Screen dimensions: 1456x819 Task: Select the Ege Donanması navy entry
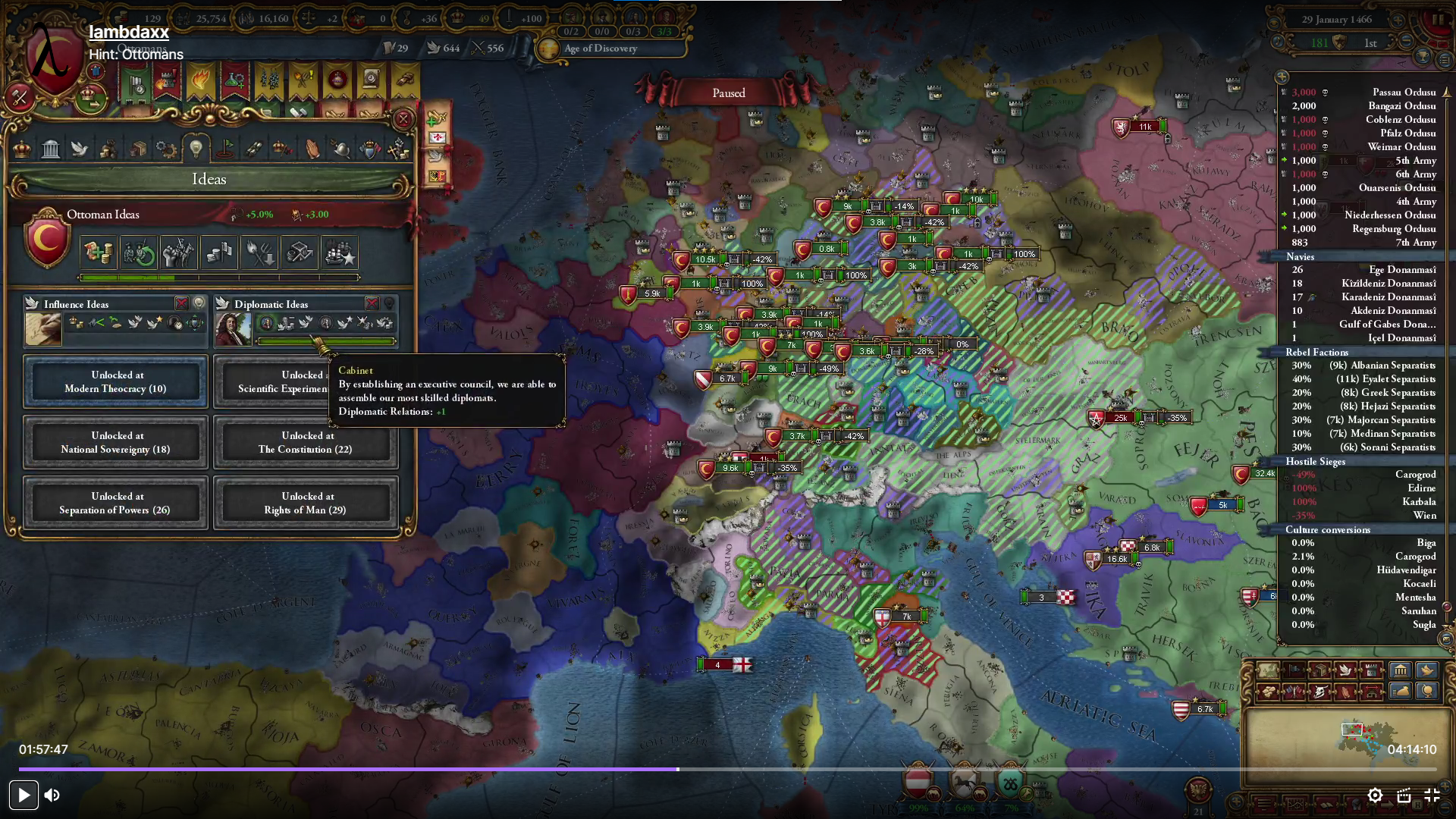[x=1401, y=270]
